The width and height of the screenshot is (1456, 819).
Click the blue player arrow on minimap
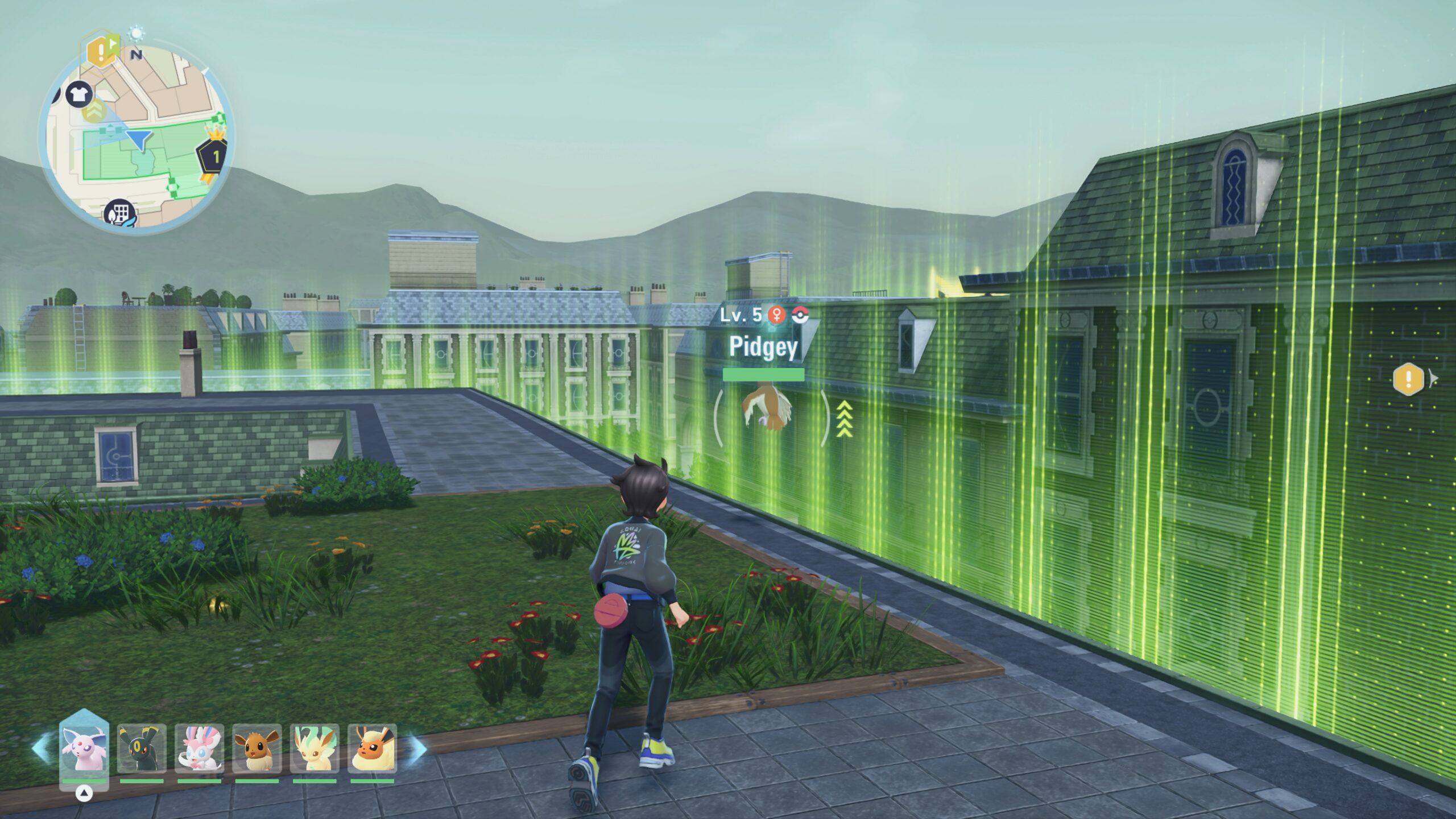[x=139, y=139]
